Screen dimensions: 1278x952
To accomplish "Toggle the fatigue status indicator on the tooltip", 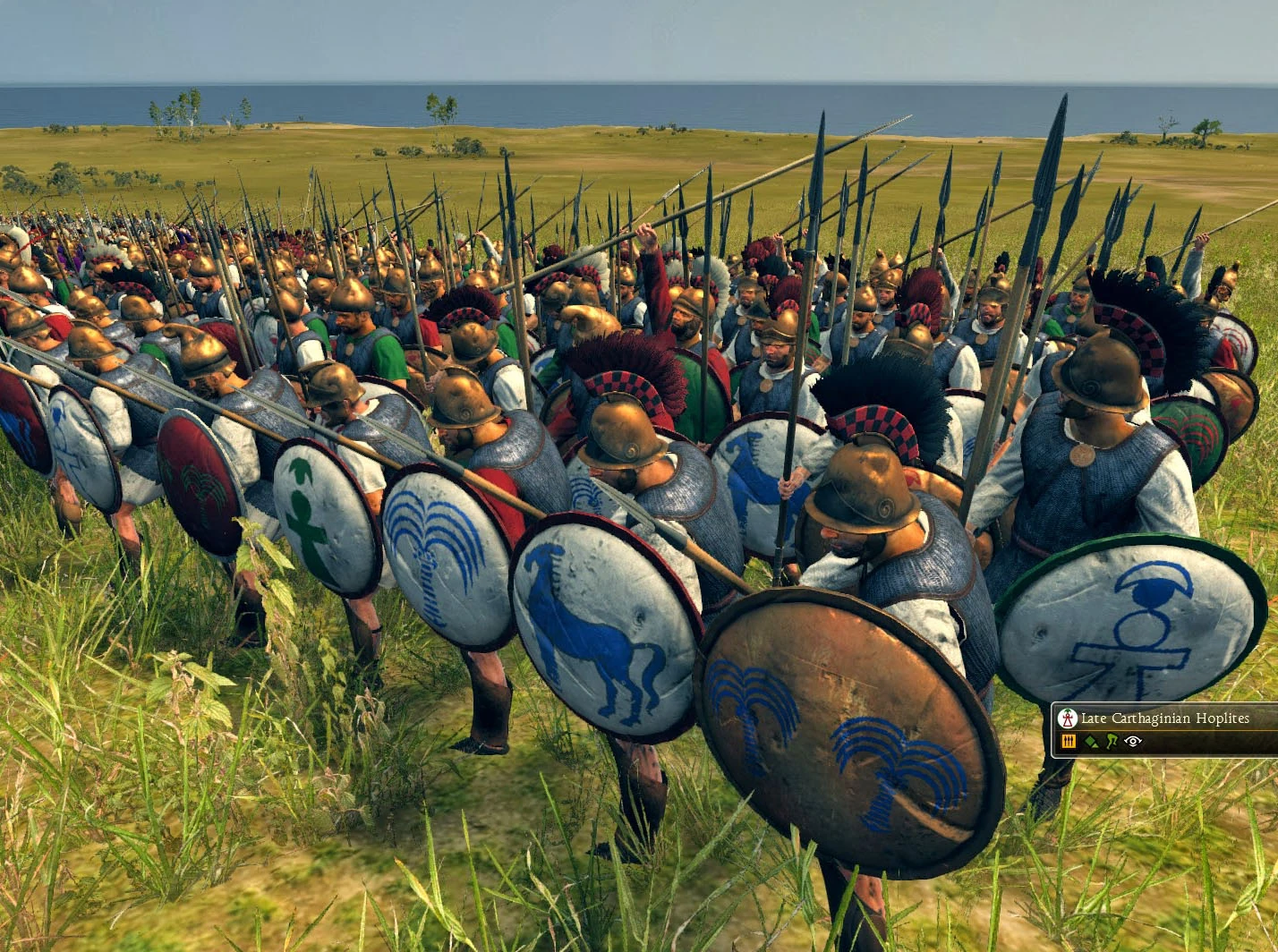I will click(x=1112, y=741).
